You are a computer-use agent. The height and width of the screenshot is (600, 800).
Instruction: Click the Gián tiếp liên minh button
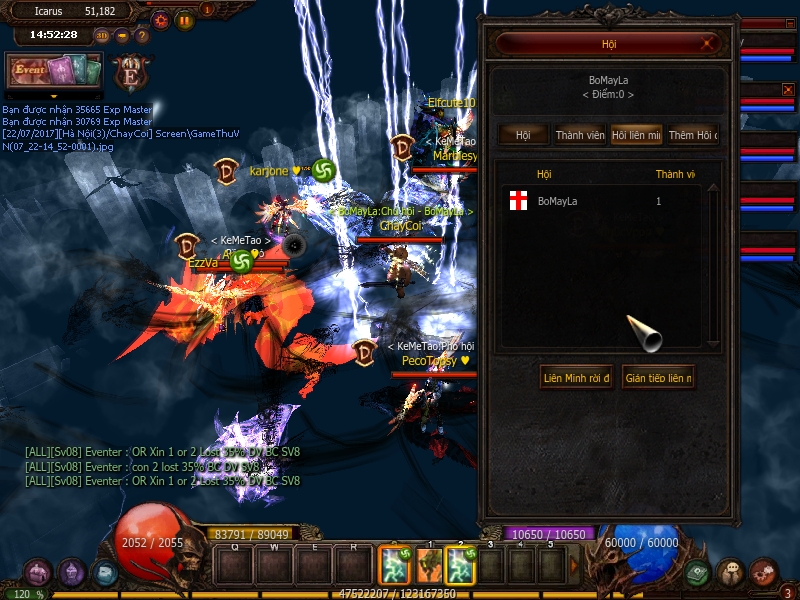658,378
